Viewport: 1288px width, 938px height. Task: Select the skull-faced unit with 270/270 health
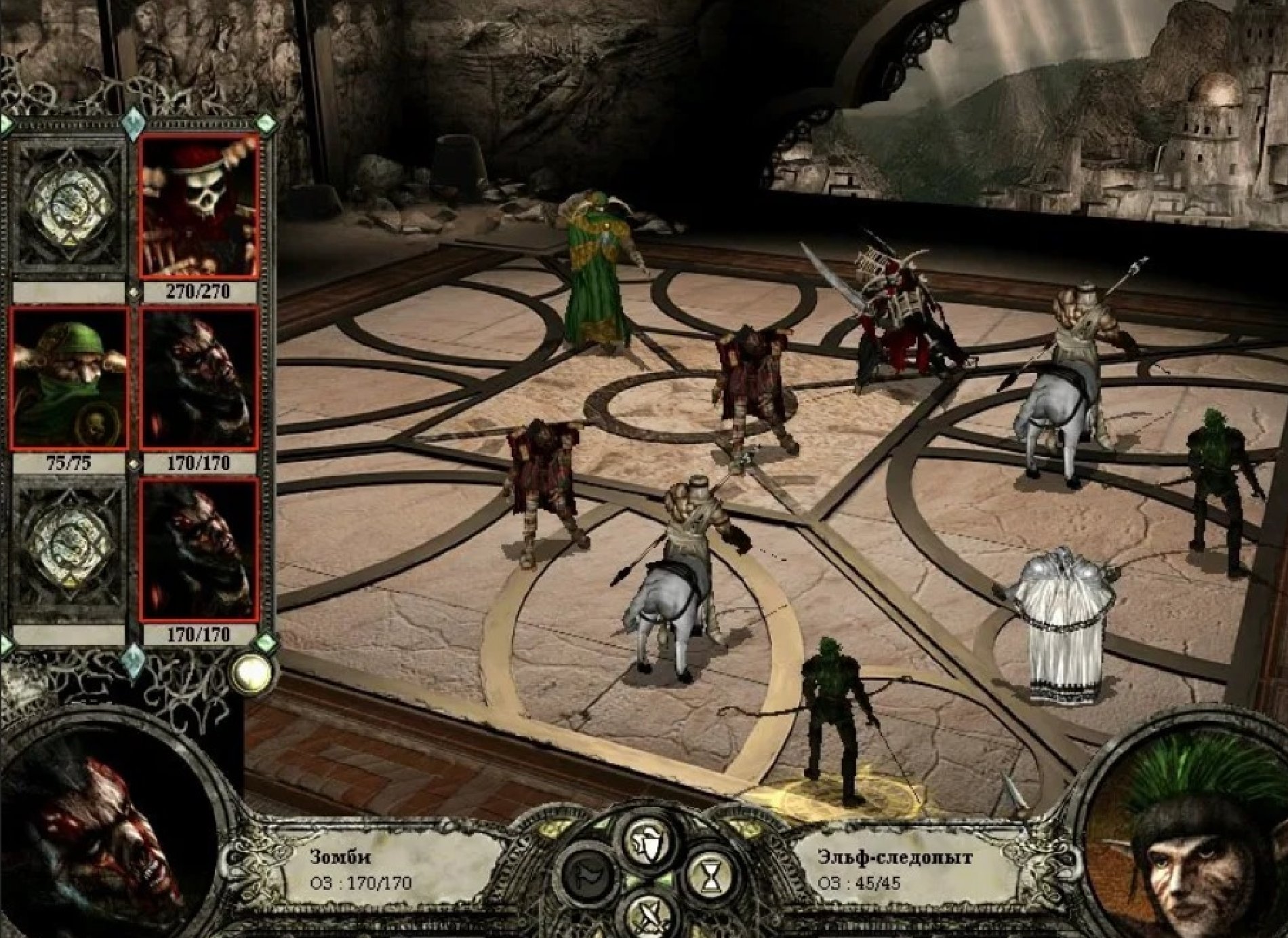[199, 206]
